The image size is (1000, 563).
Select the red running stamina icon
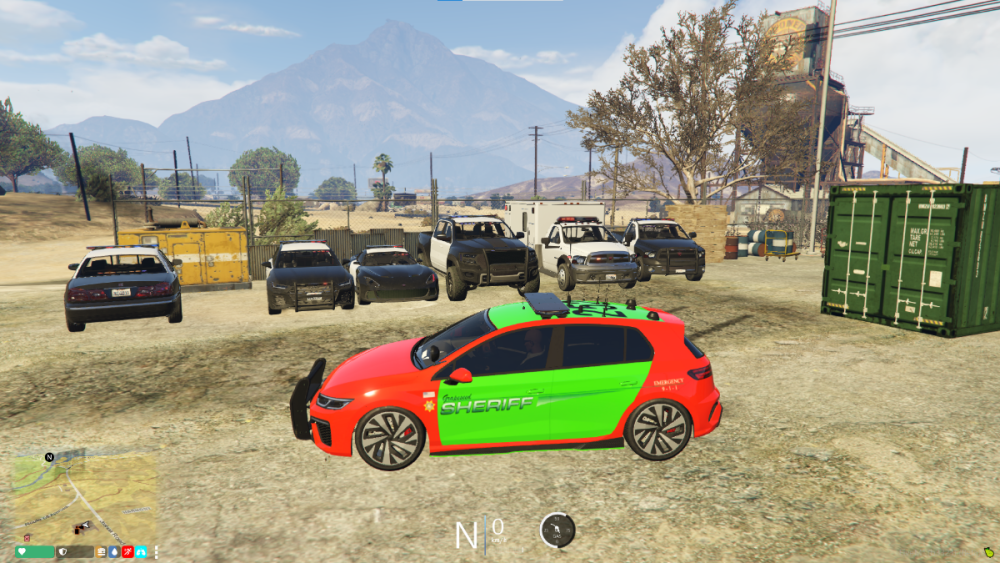point(128,552)
